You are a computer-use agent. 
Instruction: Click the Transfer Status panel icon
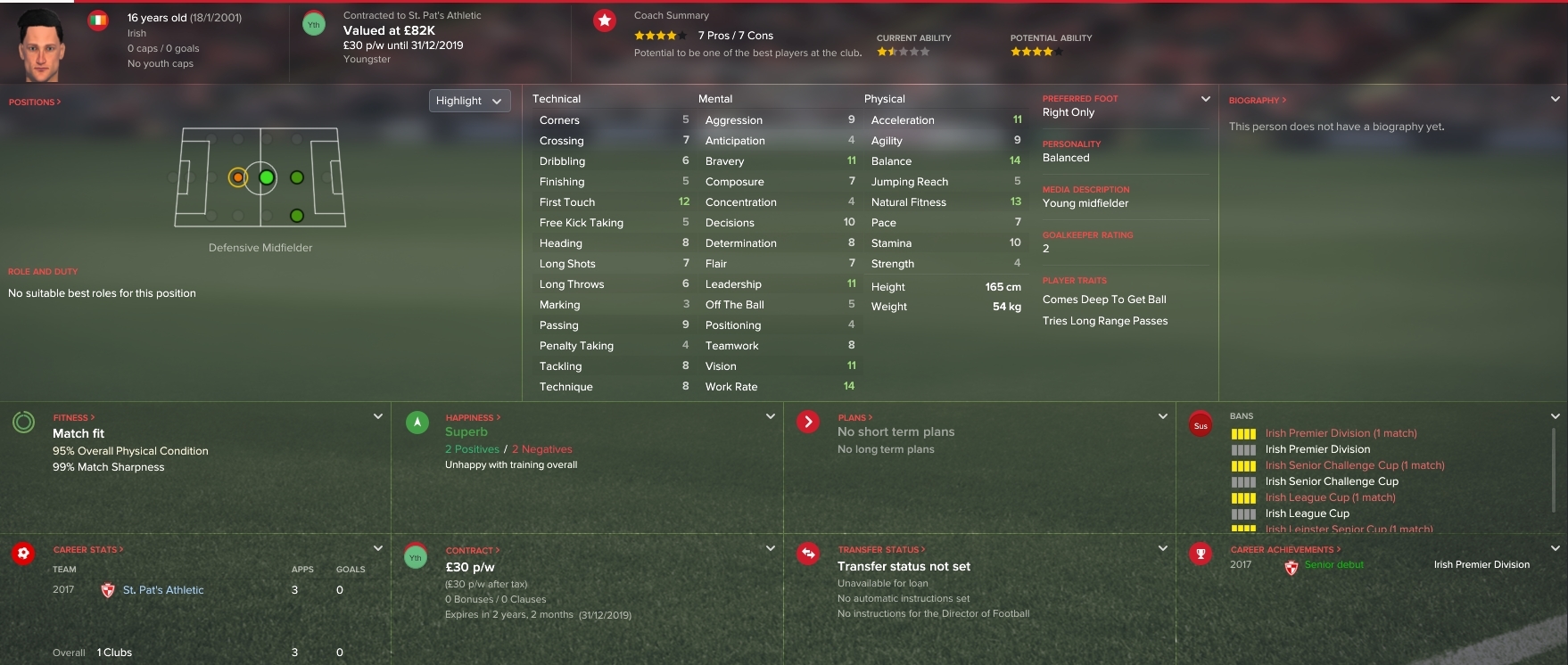(808, 554)
